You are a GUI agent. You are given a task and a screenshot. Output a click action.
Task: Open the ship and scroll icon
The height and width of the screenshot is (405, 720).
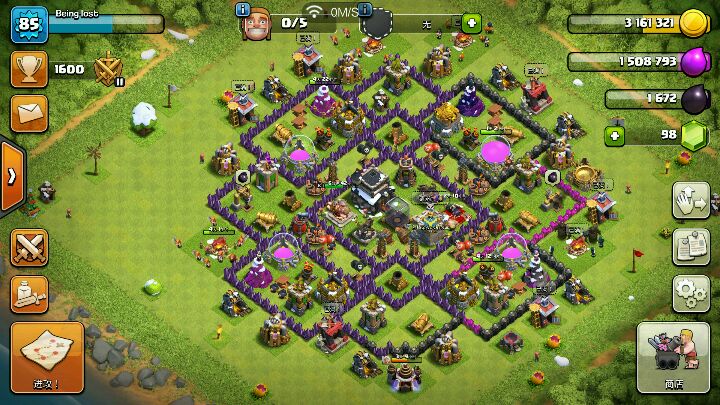pos(29,292)
